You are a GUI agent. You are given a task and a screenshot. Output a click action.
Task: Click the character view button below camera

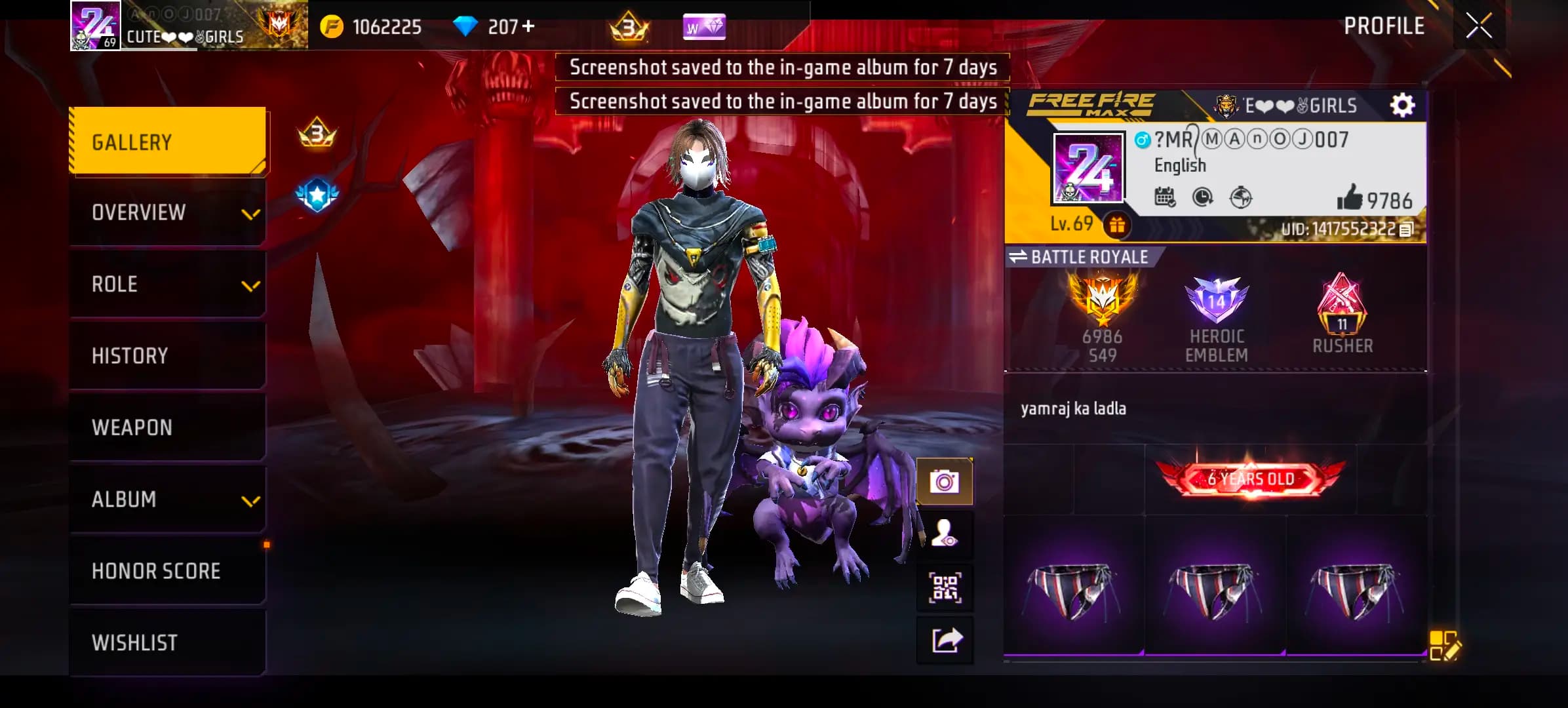(944, 534)
